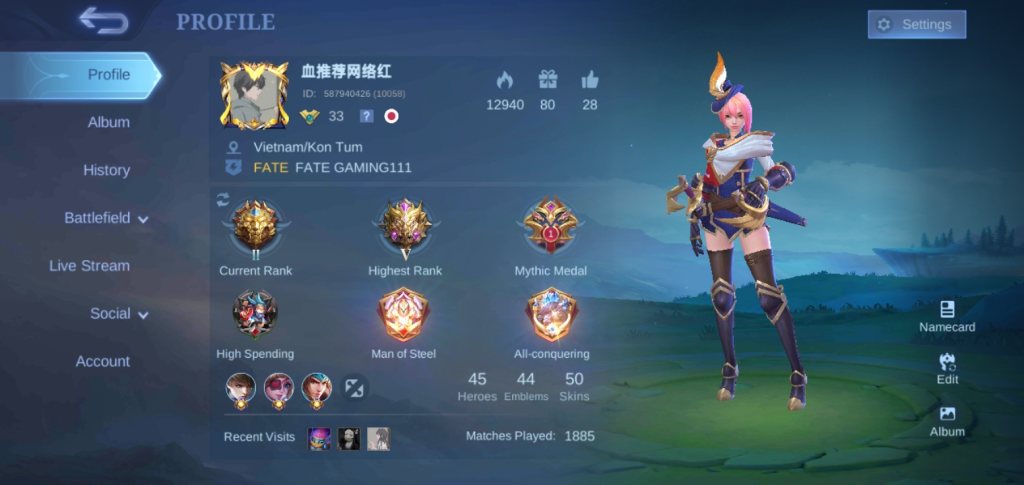The image size is (1024, 485).
Task: Open the High Spending achievement
Action: click(255, 314)
